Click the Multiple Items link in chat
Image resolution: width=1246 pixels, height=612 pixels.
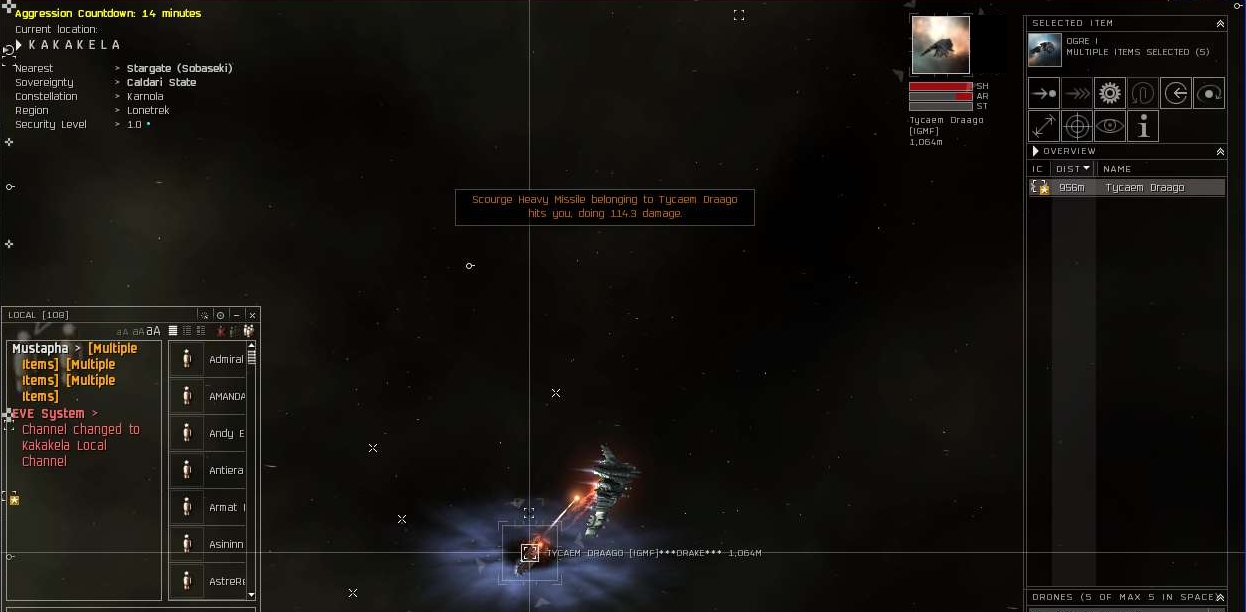click(112, 349)
